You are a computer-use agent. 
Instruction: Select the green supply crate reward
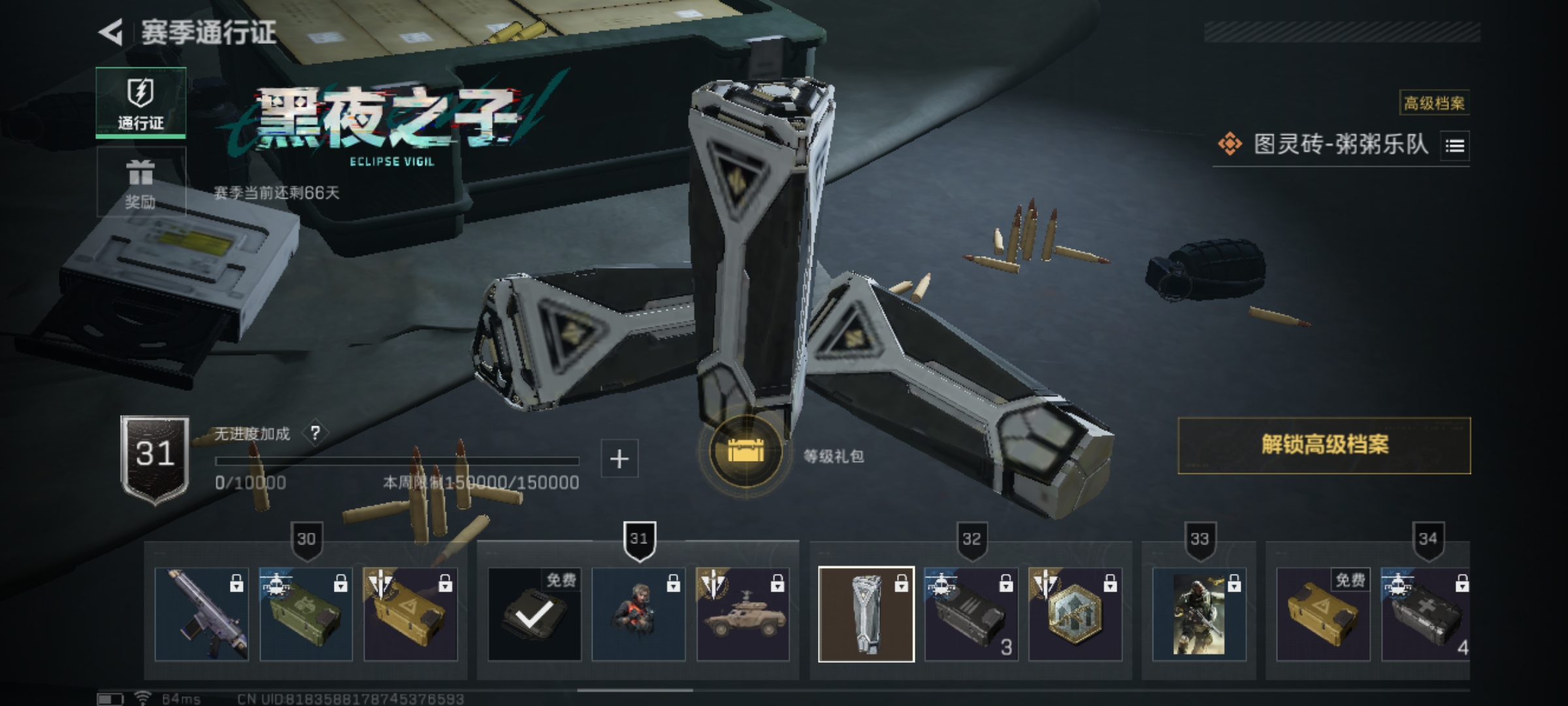pos(306,614)
